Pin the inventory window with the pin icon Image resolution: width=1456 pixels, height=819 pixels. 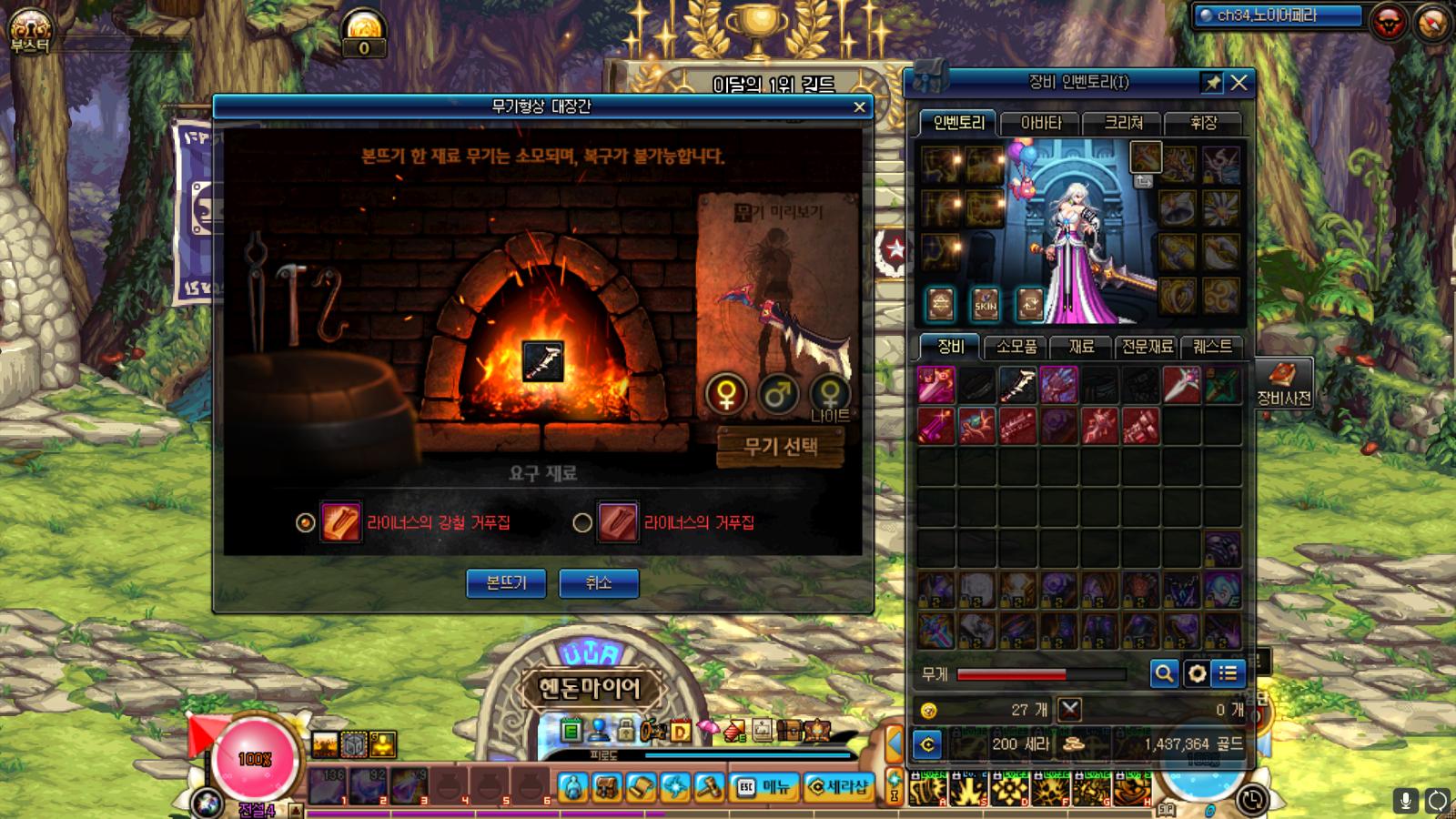point(1212,83)
